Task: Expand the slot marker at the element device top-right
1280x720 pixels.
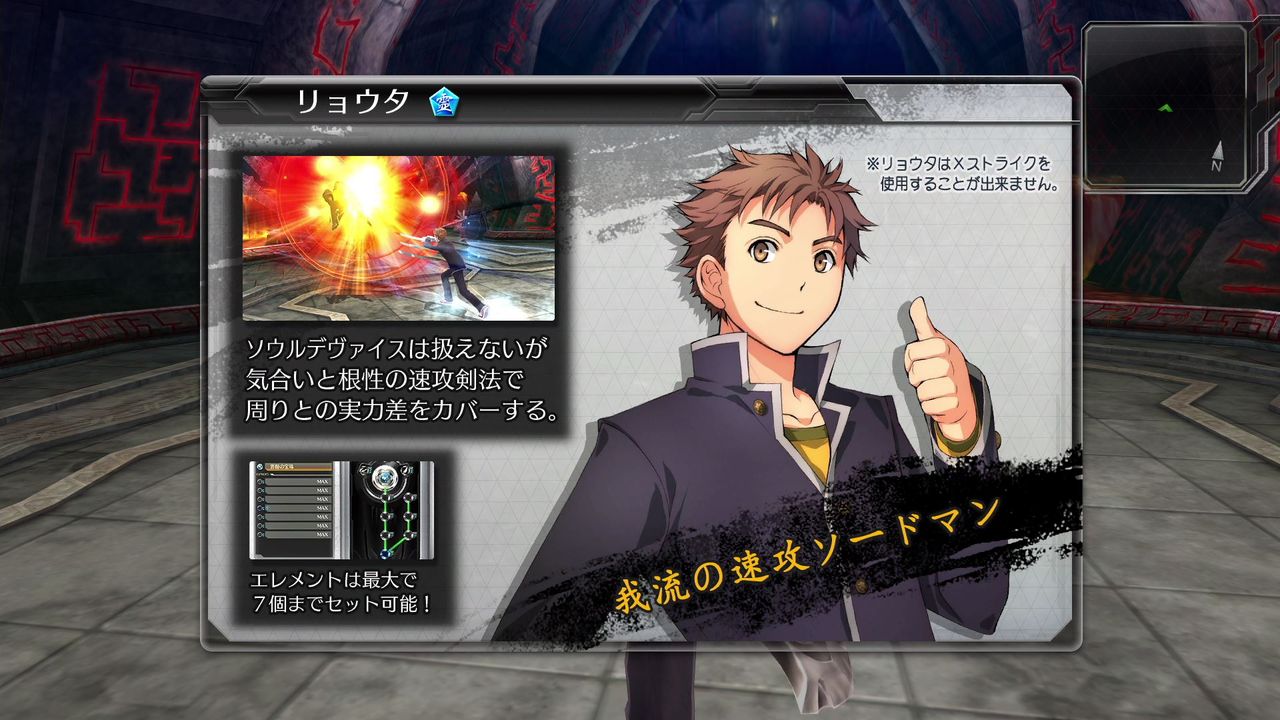Action: click(405, 469)
